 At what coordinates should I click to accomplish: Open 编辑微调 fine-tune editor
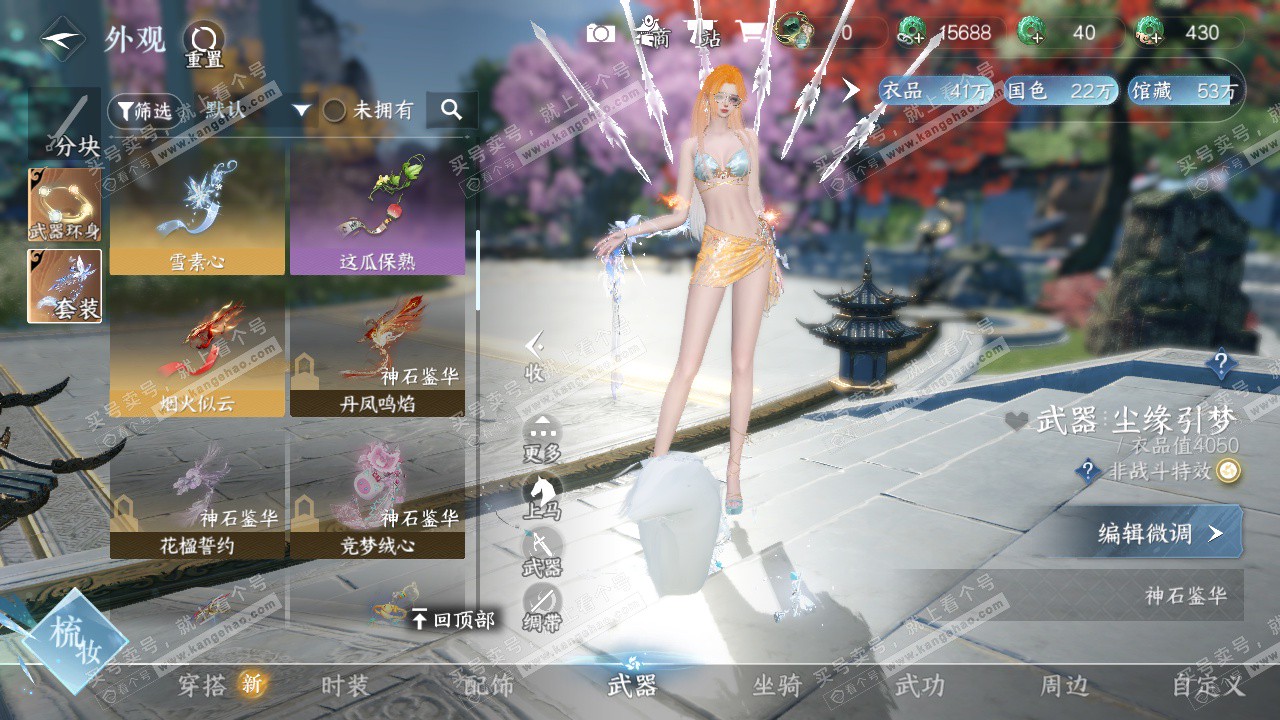(x=1158, y=533)
